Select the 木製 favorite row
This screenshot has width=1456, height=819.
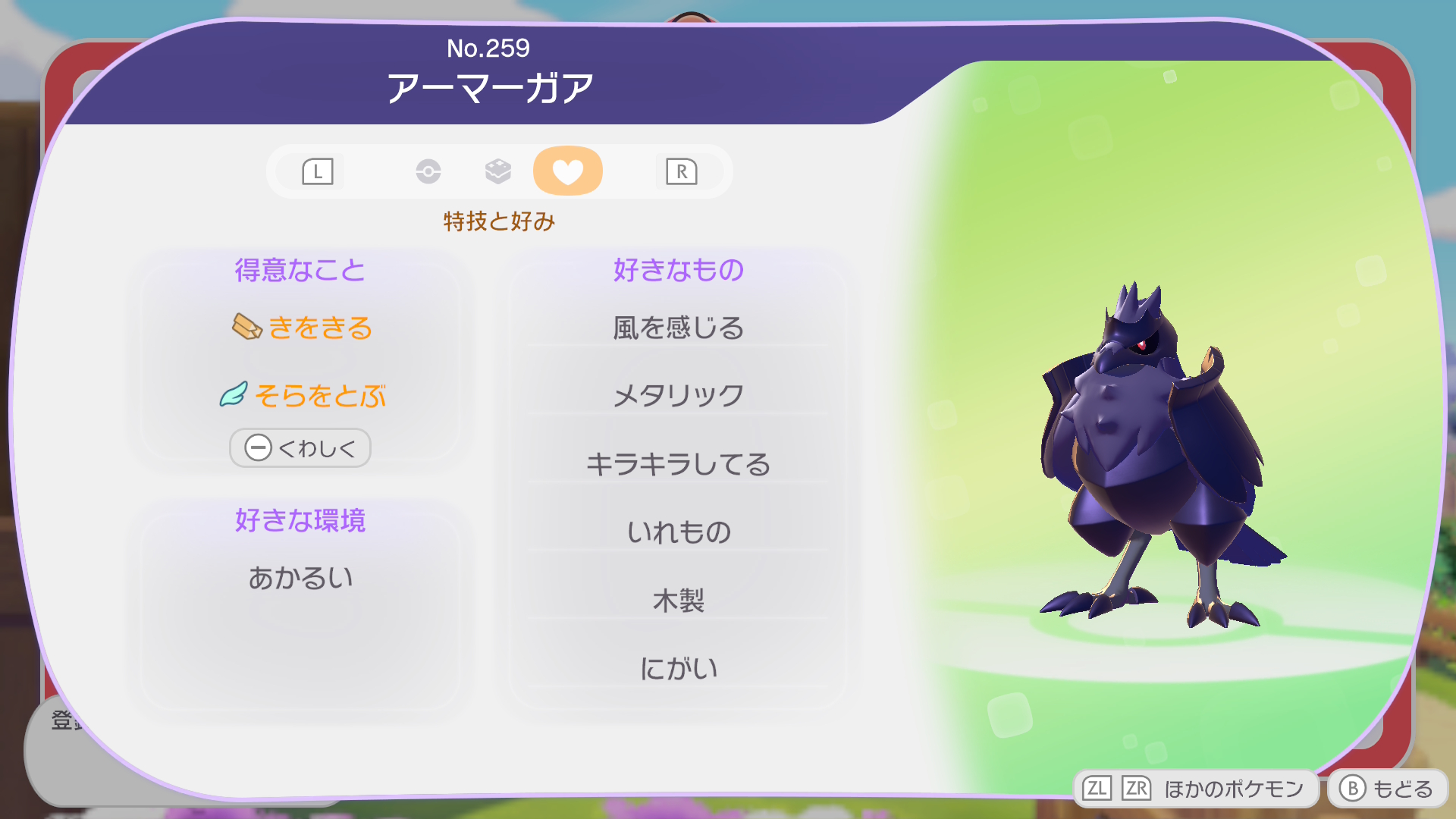(x=678, y=600)
